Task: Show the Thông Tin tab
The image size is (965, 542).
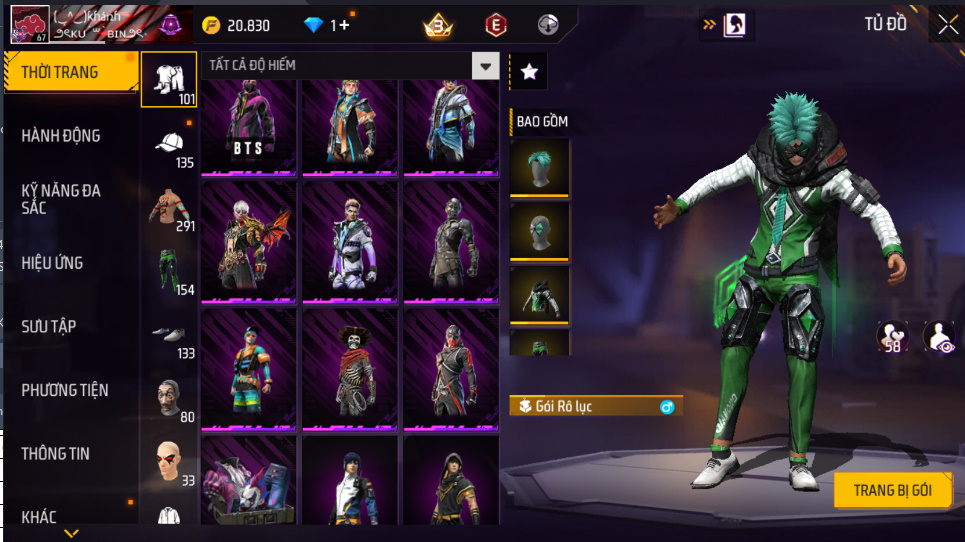Action: [55, 454]
